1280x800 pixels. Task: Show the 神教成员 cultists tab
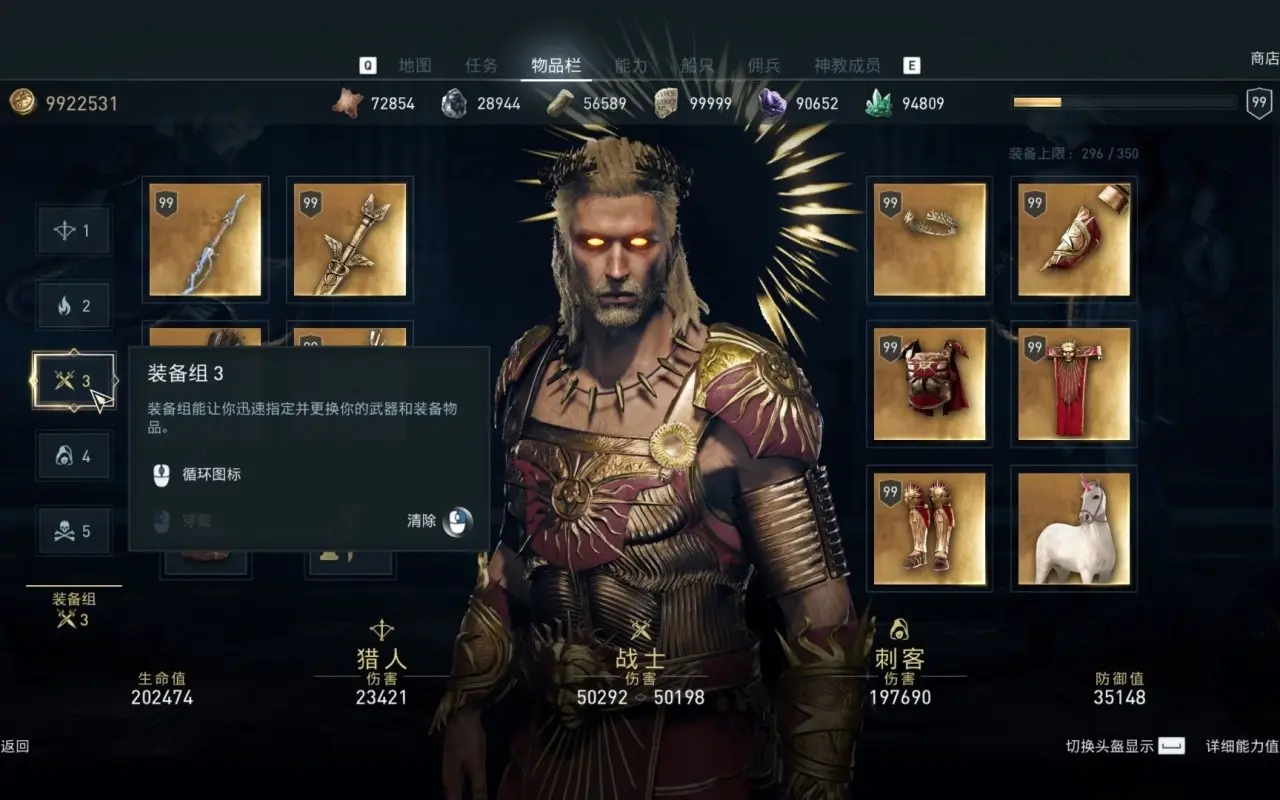point(847,66)
